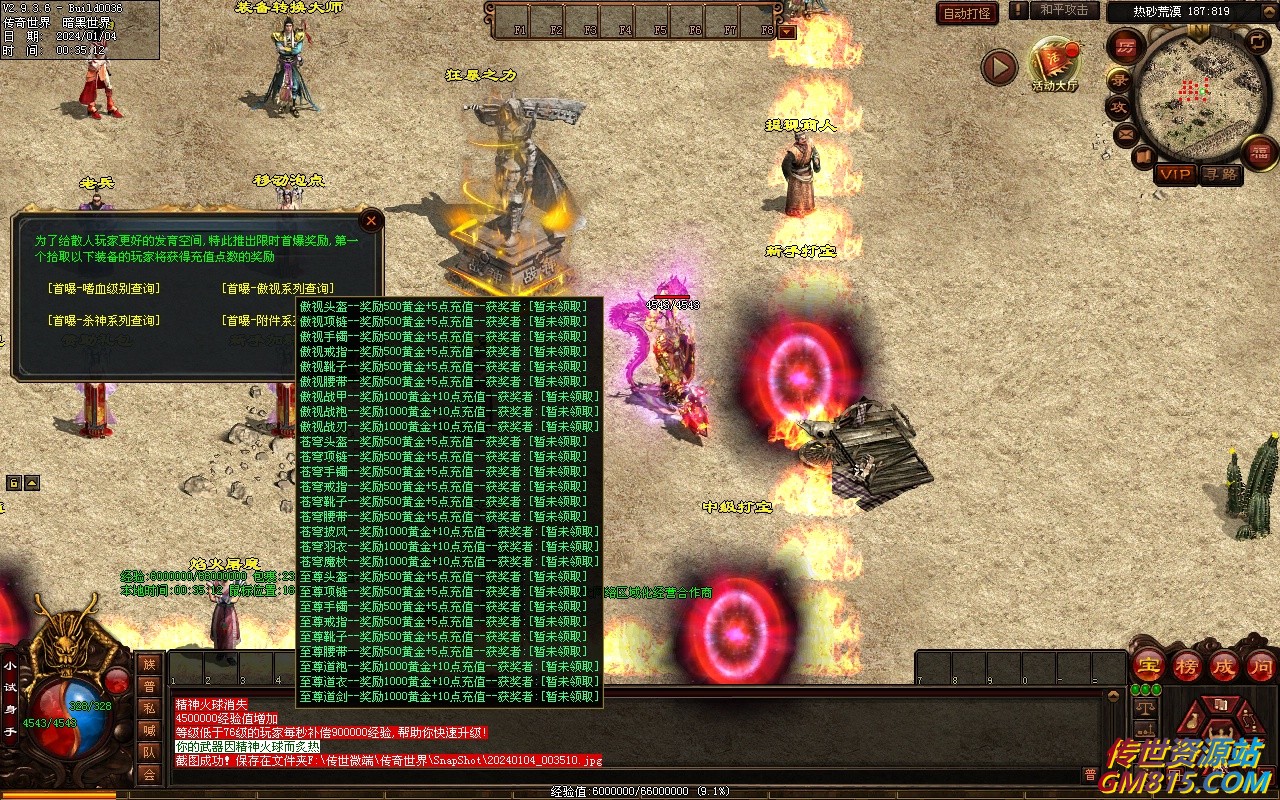Switch to the 队 team chat channel
The image size is (1280, 800).
[x=149, y=752]
